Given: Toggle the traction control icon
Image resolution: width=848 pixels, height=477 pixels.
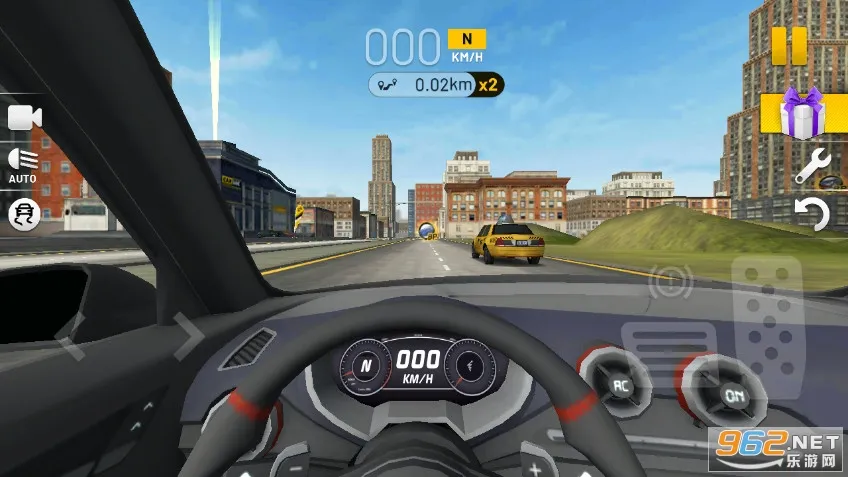Looking at the screenshot, I should tap(24, 215).
